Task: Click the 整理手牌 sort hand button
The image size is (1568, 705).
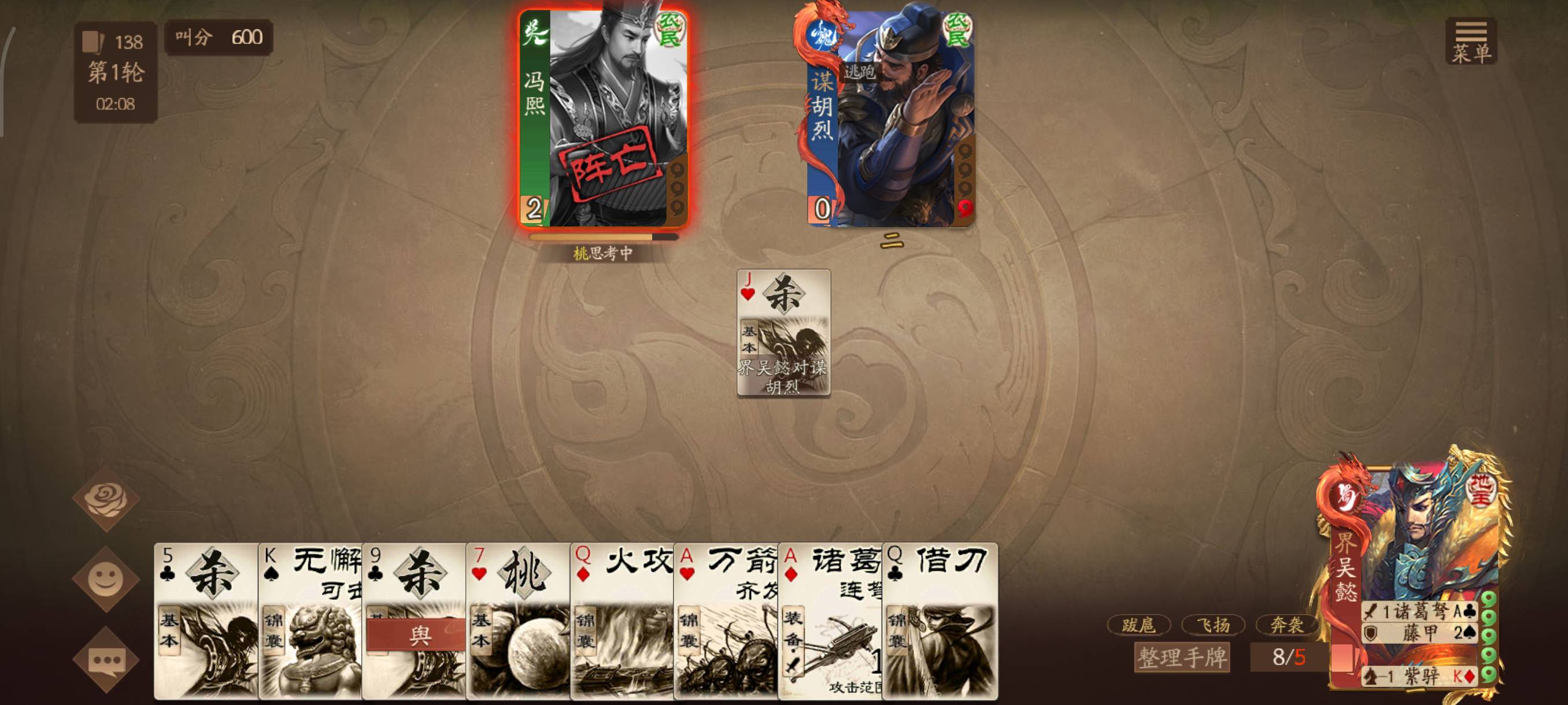Action: (1181, 658)
